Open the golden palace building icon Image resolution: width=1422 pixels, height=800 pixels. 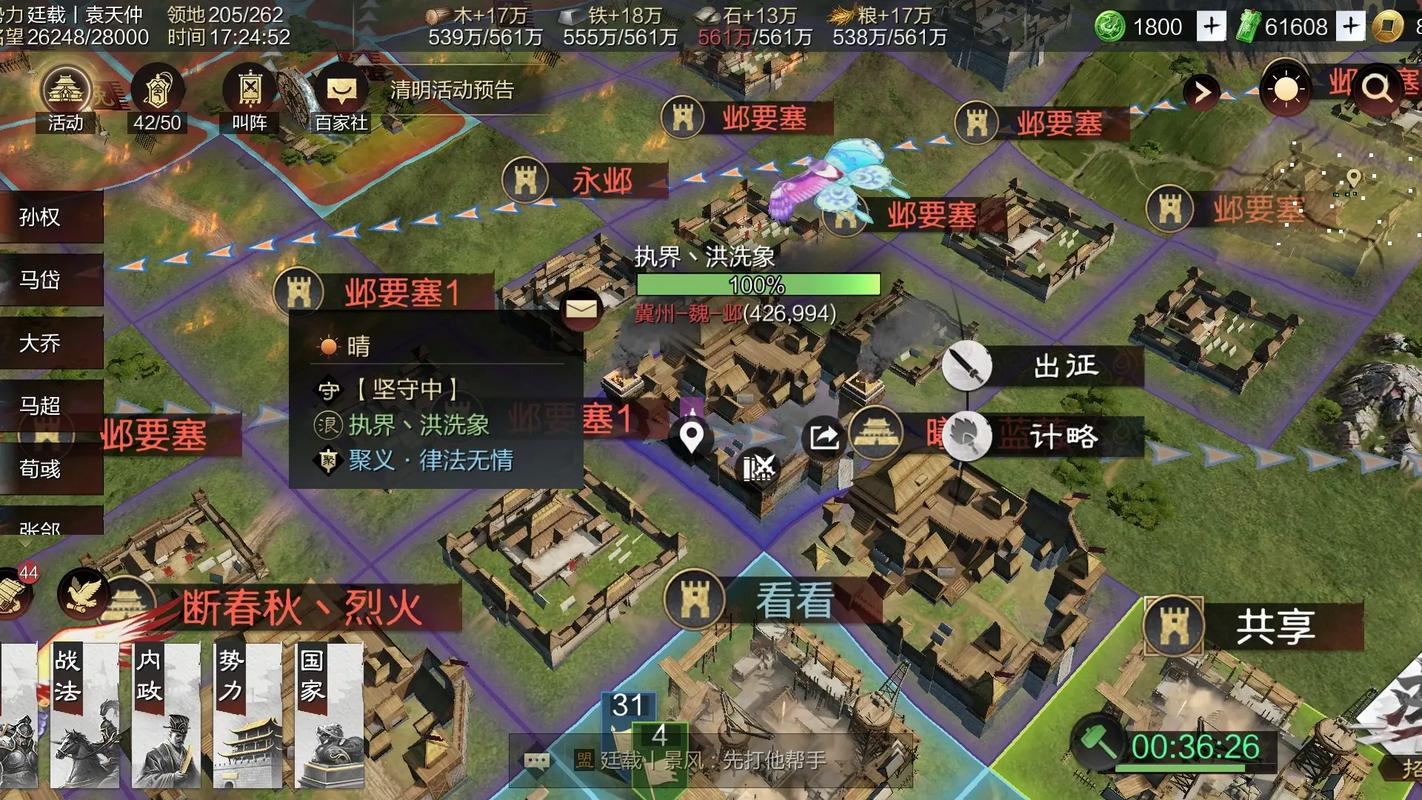point(877,434)
